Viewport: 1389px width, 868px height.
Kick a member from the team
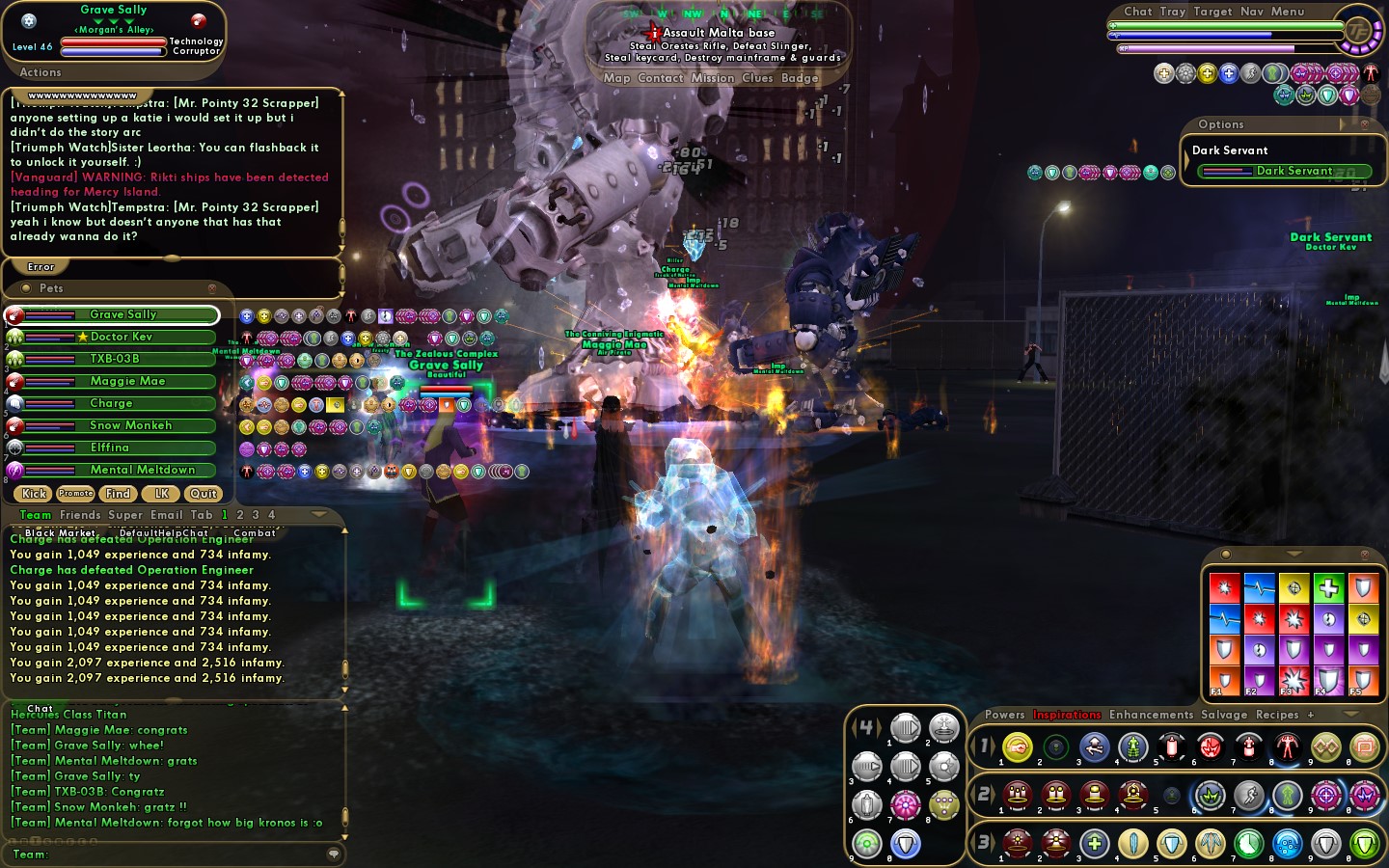34,494
